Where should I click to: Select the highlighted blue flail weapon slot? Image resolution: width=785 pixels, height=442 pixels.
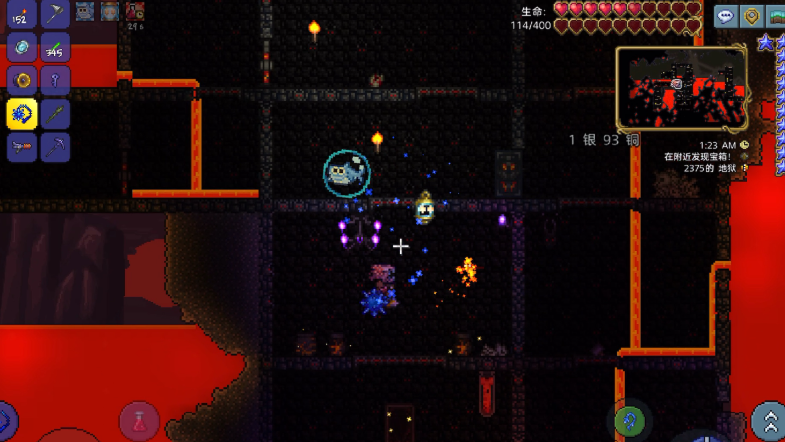tap(22, 113)
